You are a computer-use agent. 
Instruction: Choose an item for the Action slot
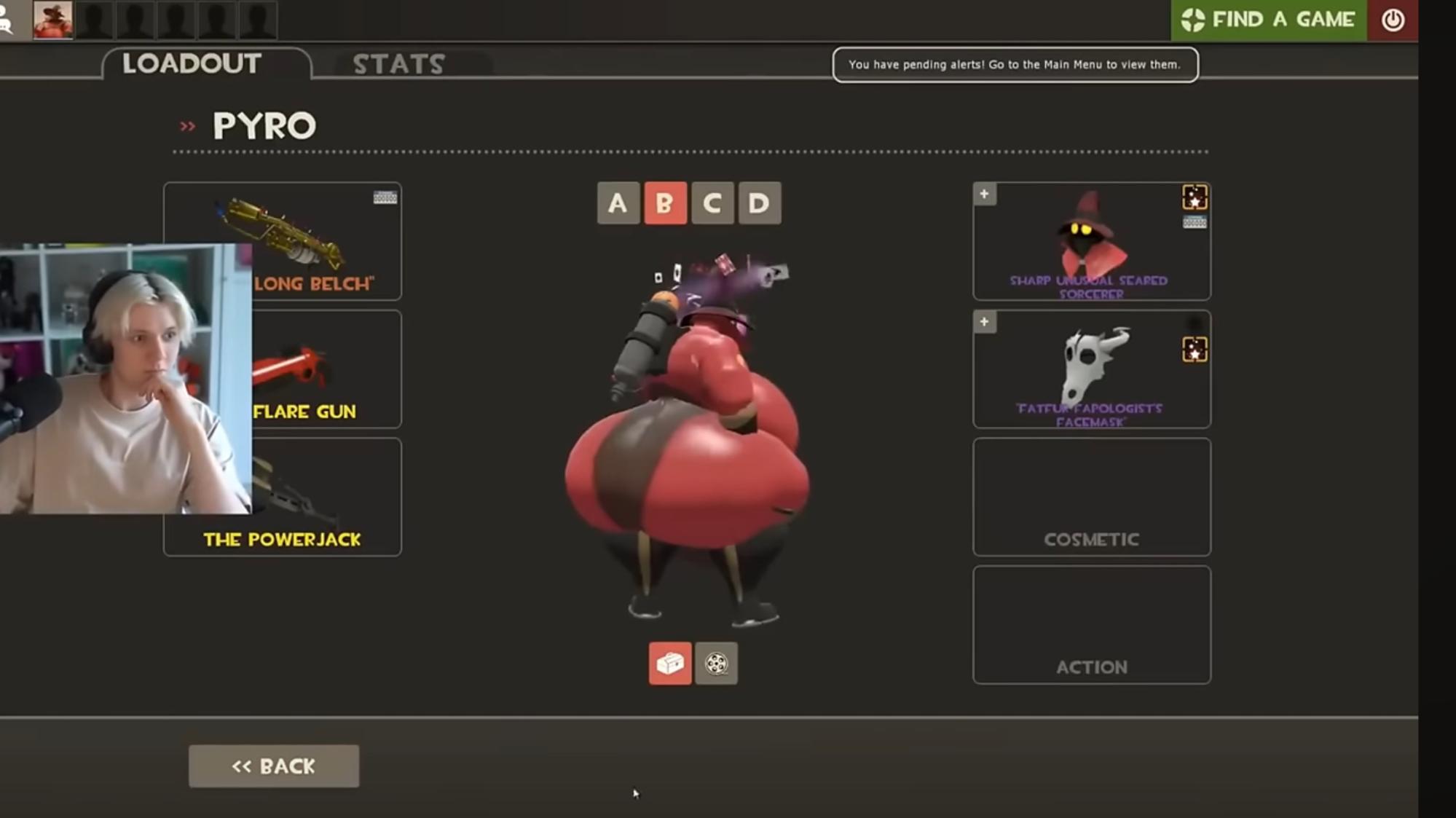tap(1091, 625)
